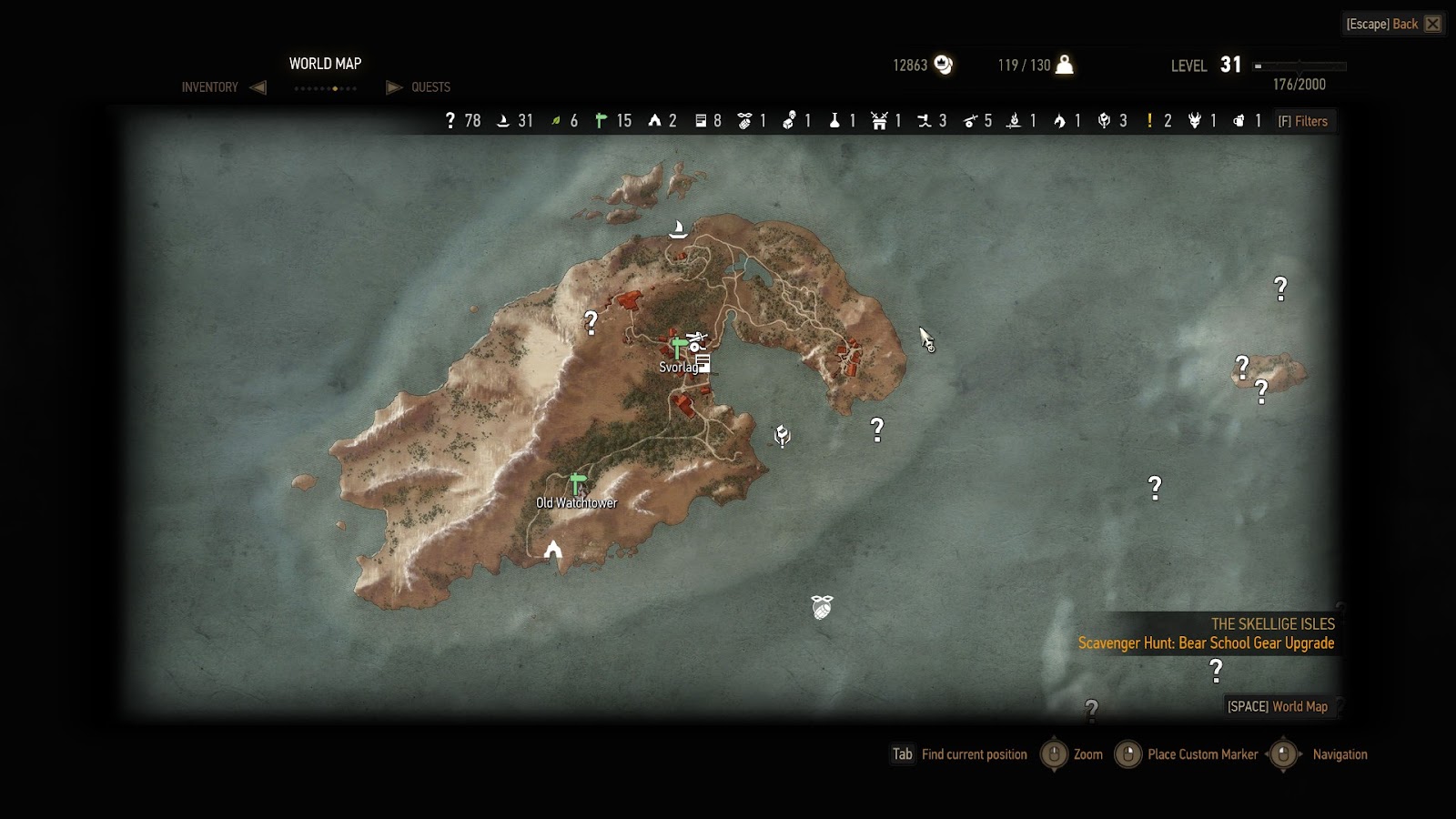Click the grindstone marker in Svorlag
This screenshot has width=1456, height=819.
click(696, 341)
